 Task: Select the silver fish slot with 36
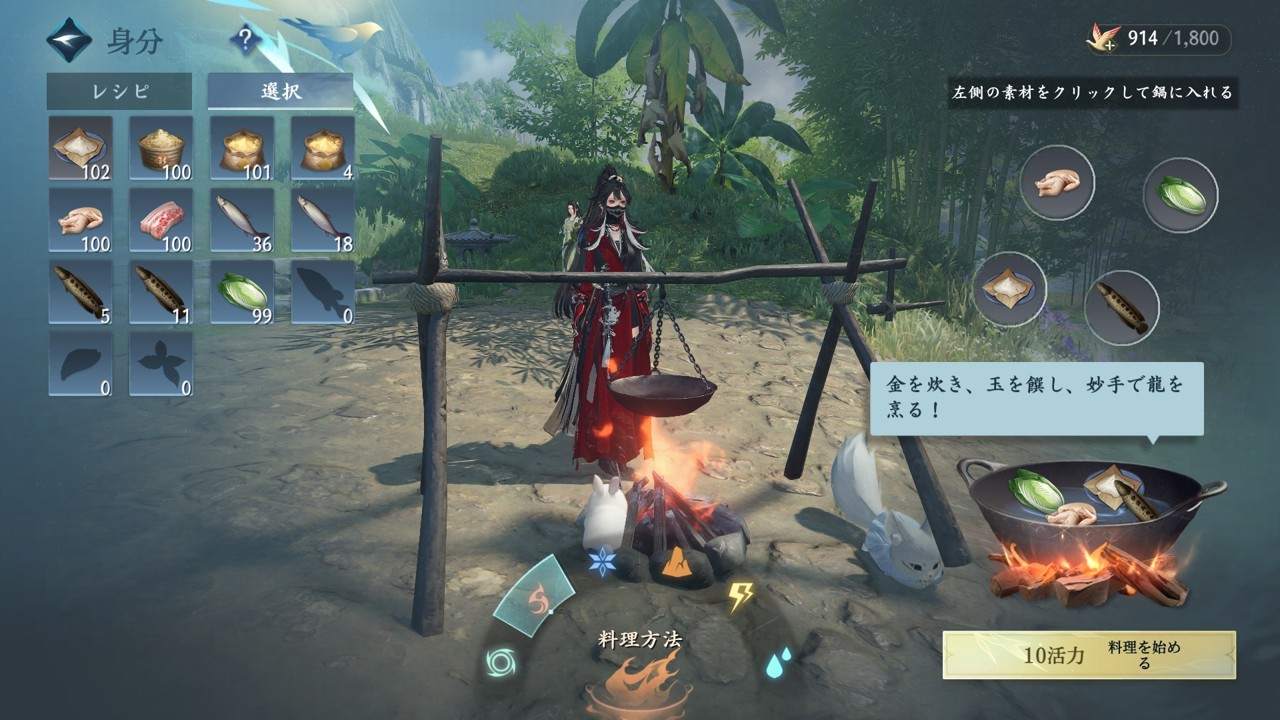(x=242, y=220)
